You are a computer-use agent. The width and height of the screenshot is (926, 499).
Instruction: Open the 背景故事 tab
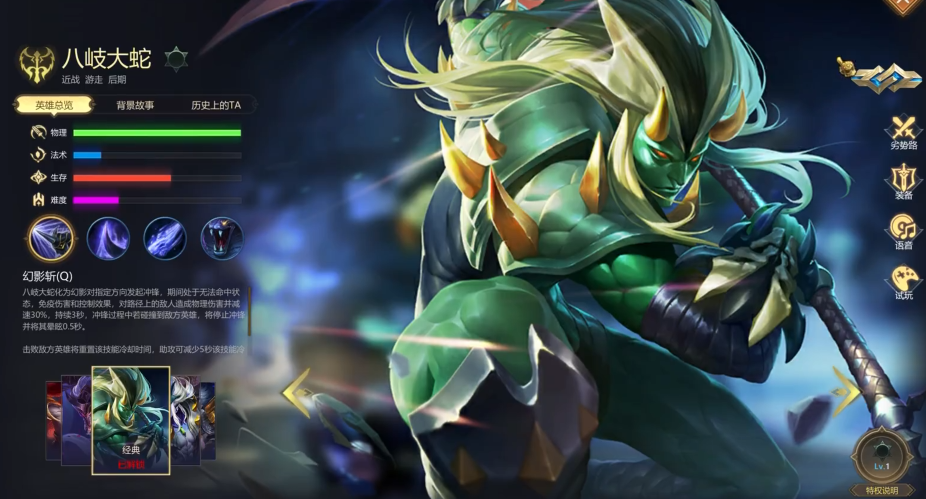[135, 105]
